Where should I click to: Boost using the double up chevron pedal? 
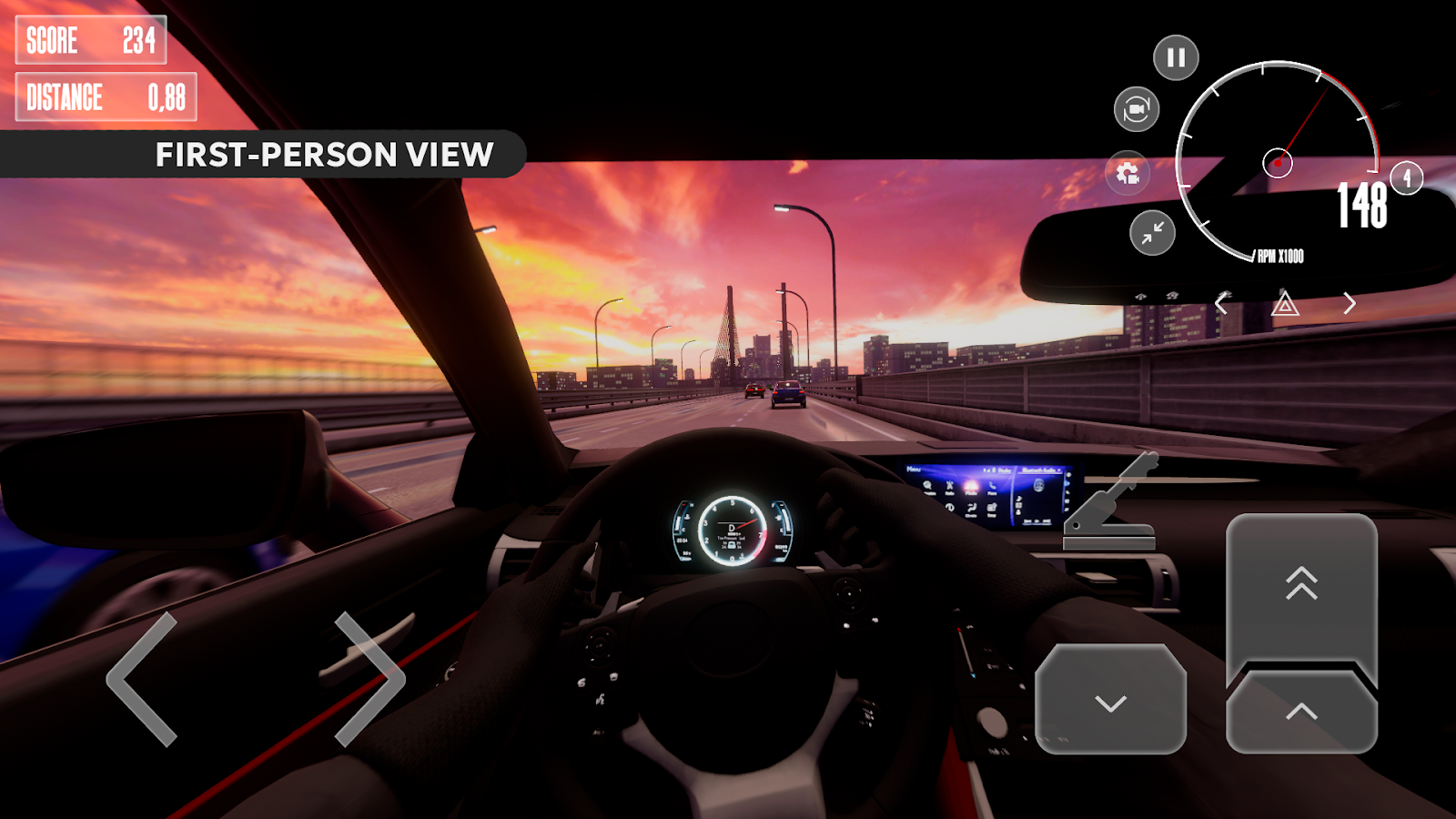pyautogui.click(x=1301, y=587)
